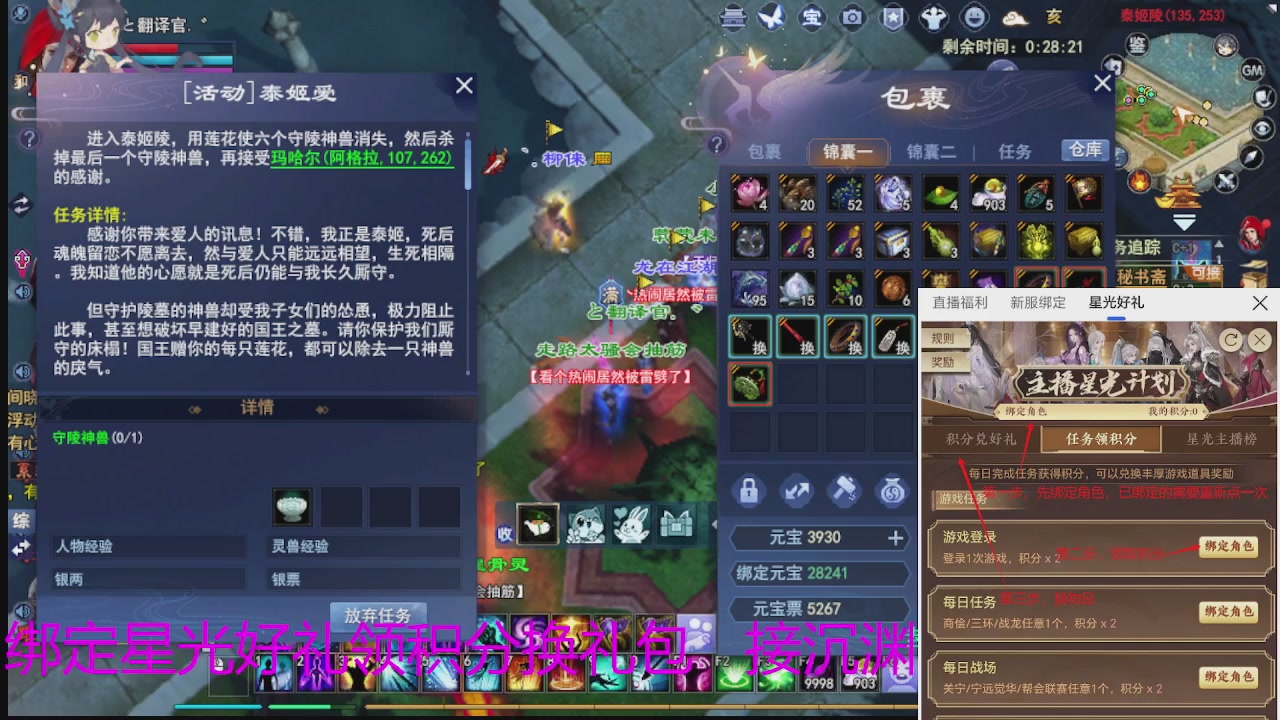1280x720 pixels.
Task: Select the treasure (宝) icon in top toolbar
Action: click(812, 18)
